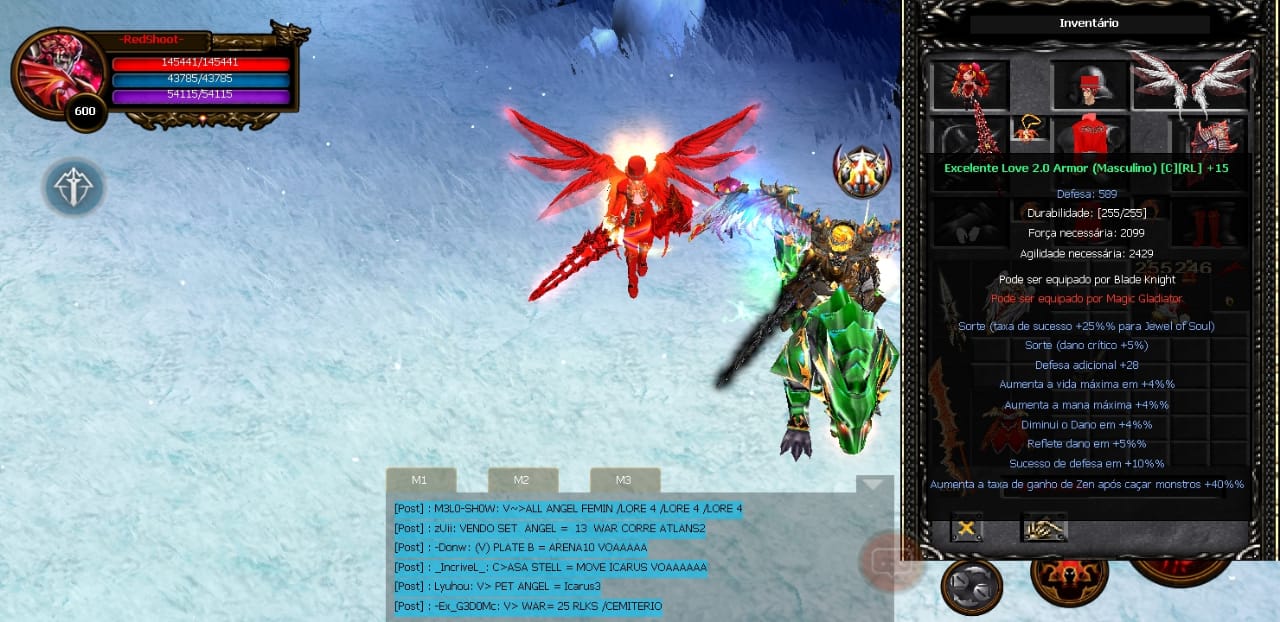Tap the grey arrows swap button

[971, 587]
